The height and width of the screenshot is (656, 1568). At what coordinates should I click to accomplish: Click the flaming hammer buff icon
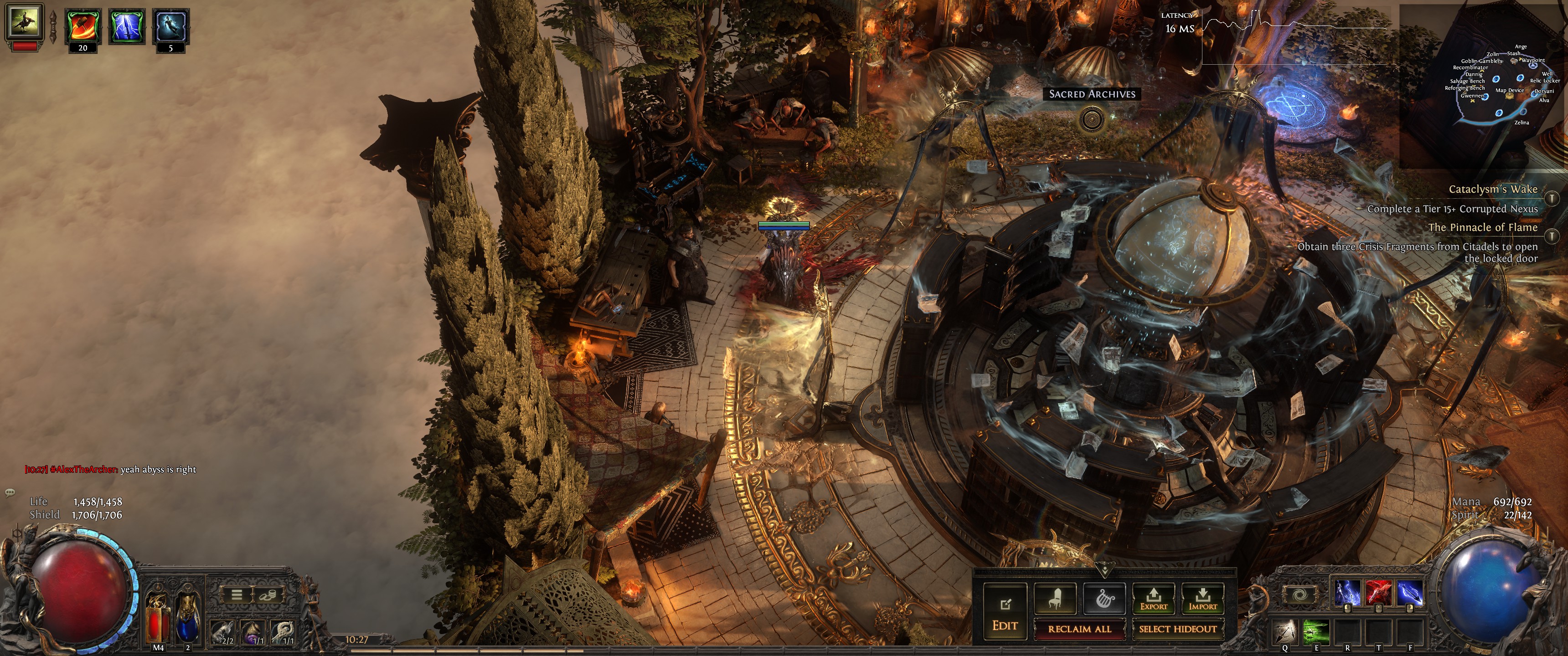[83, 26]
